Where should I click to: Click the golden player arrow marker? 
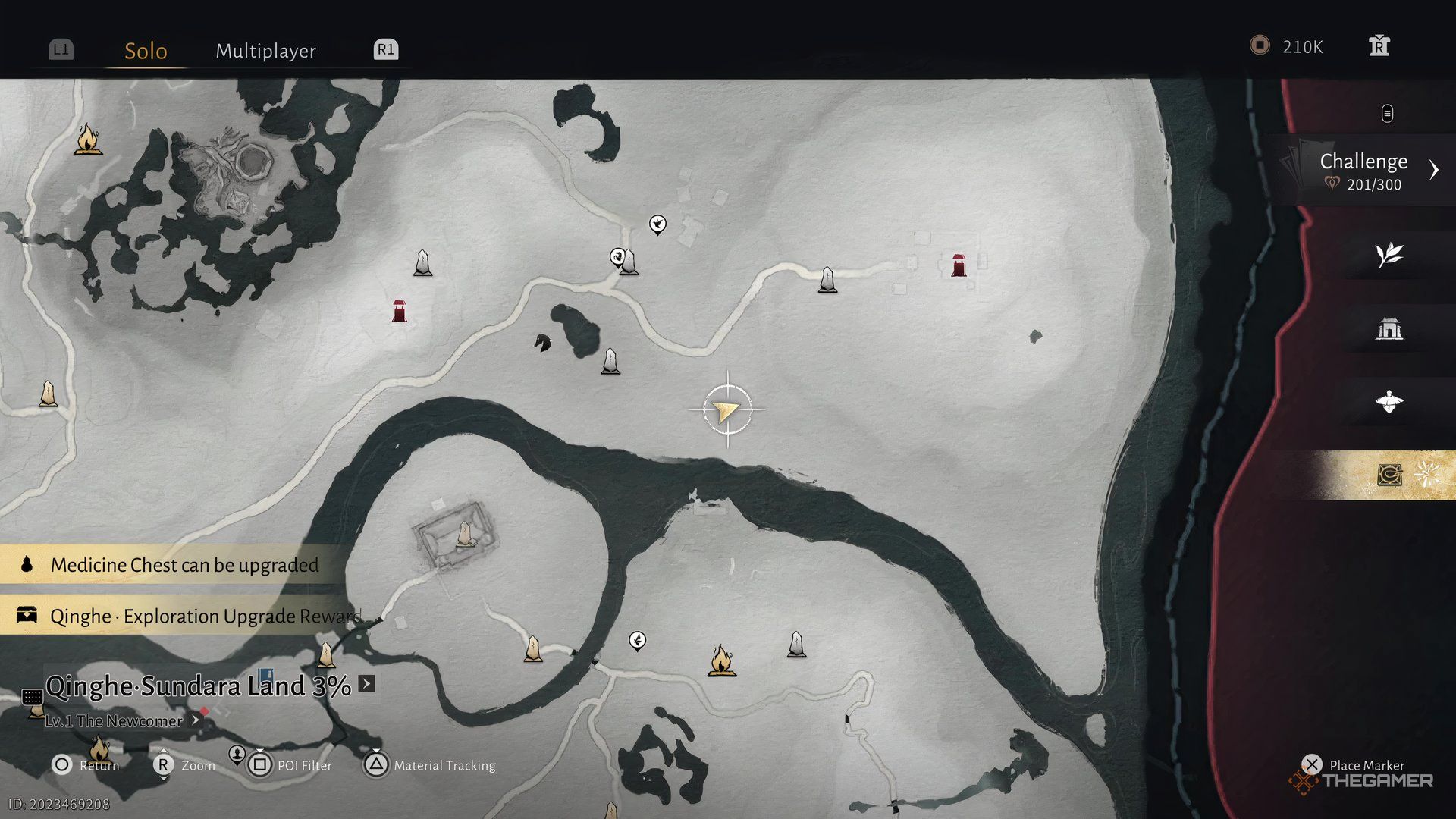point(726,410)
